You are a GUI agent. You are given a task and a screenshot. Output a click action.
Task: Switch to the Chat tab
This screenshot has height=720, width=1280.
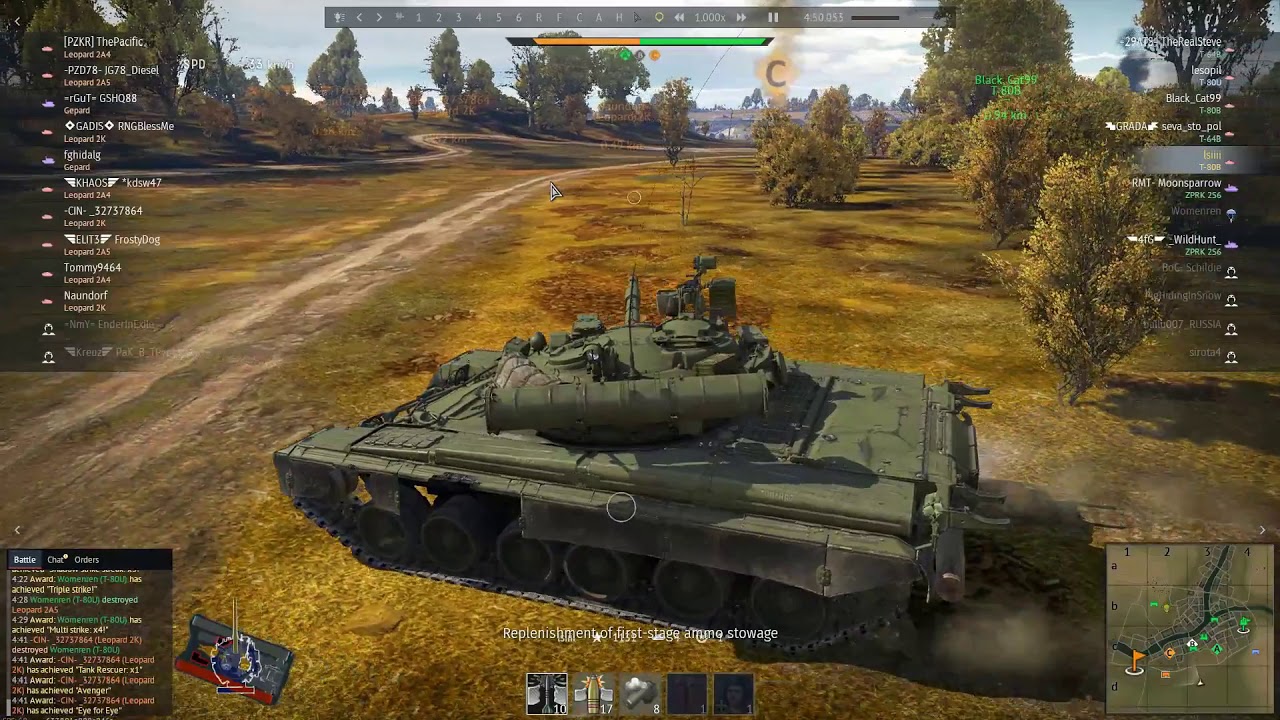[x=56, y=560]
